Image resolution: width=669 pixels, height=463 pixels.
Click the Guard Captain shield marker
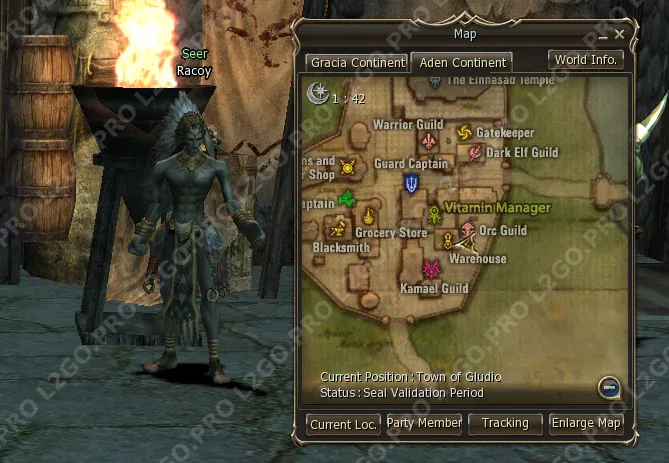point(412,183)
